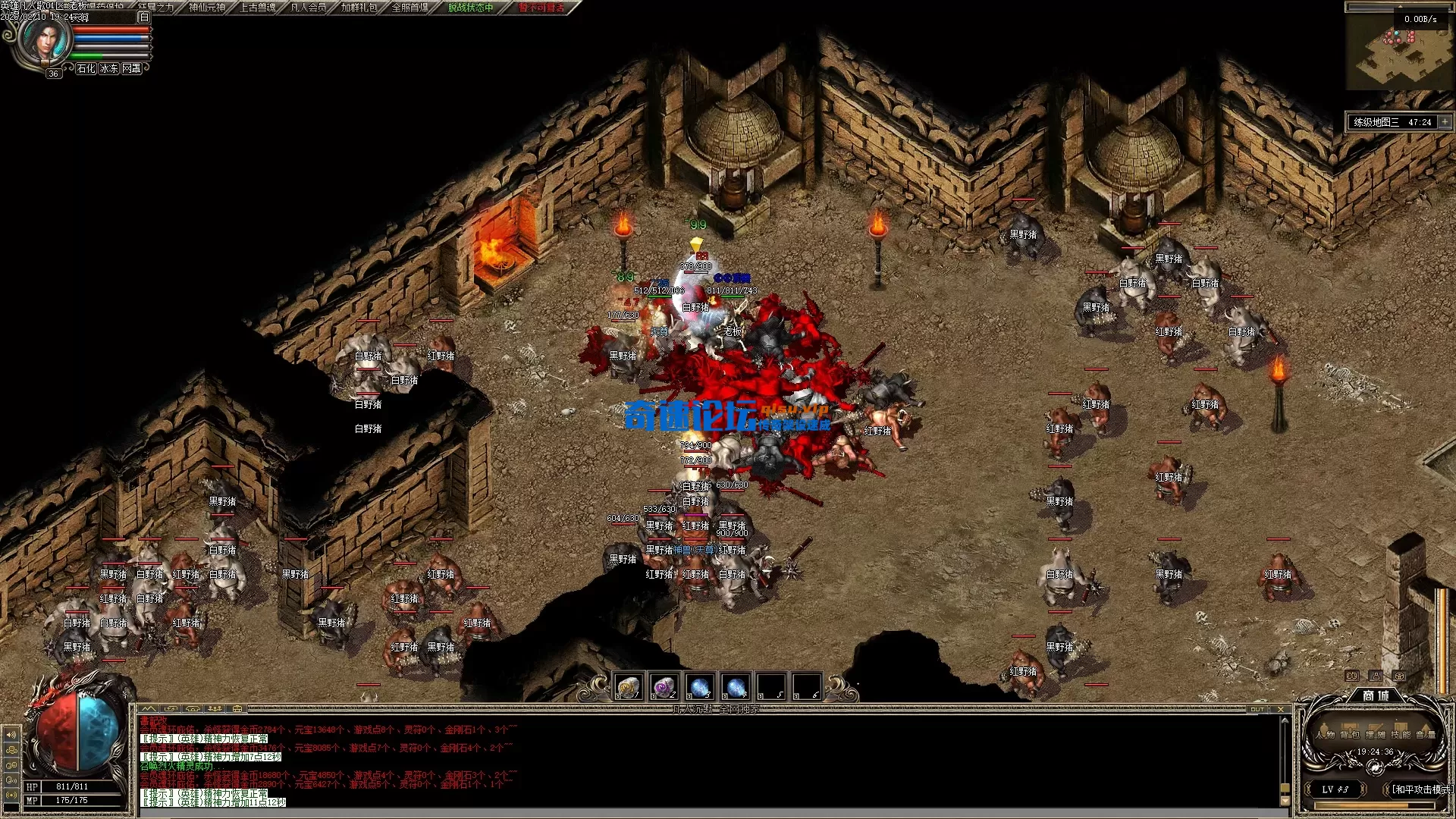Toggle the 石化 status button
The width and height of the screenshot is (1456, 819).
(86, 68)
